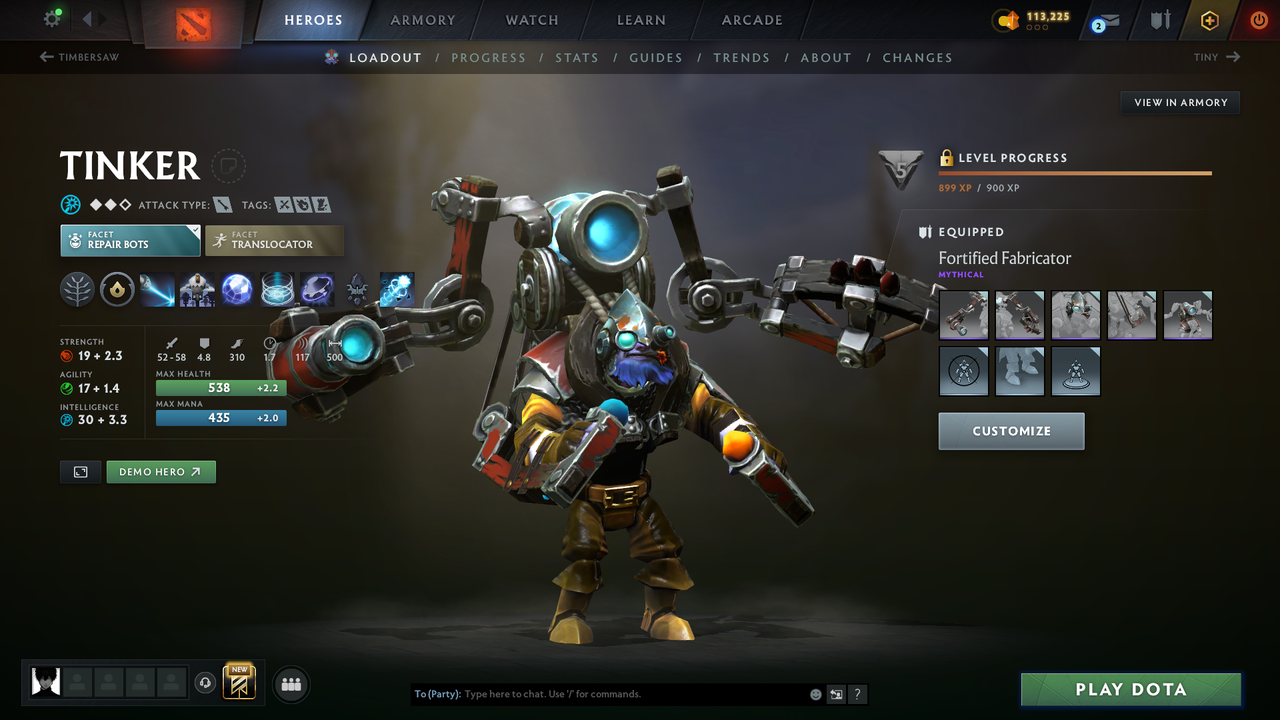Click the VIEW IN ARMORY link
The height and width of the screenshot is (720, 1280).
coord(1179,102)
